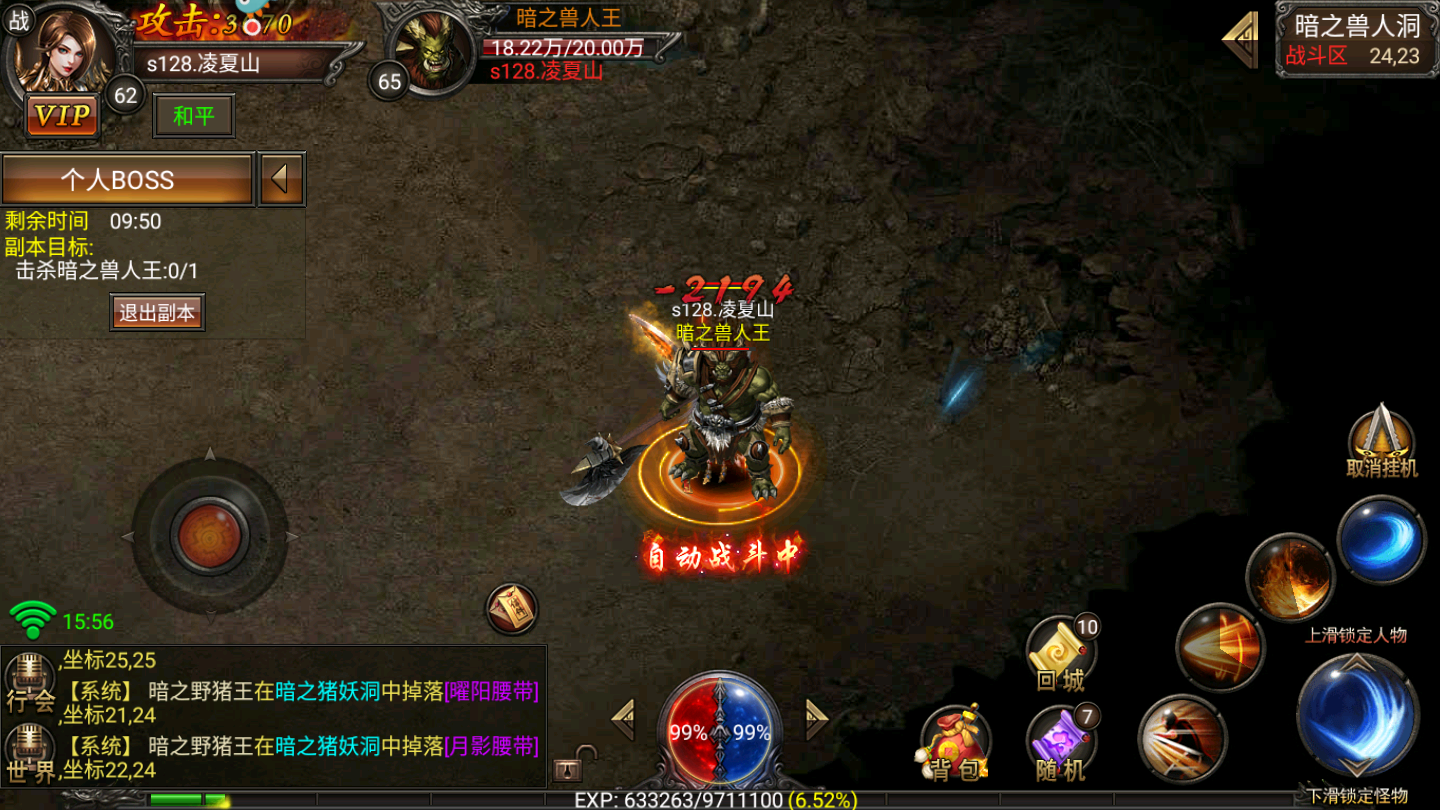Viewport: 1440px width, 810px height.
Task: Open the red envelope icon above chat
Action: click(512, 607)
